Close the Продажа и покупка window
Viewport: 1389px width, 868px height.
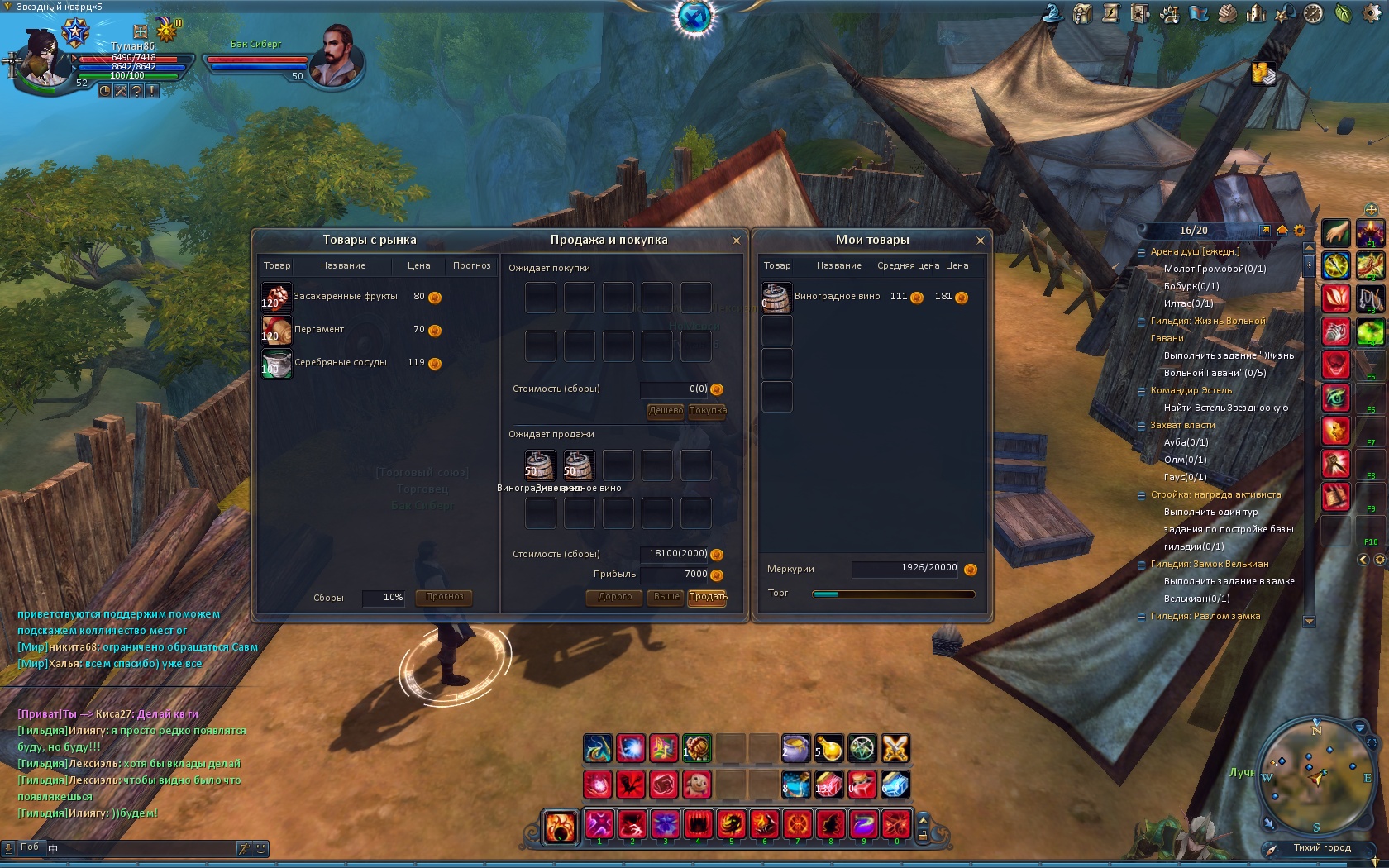click(x=736, y=241)
